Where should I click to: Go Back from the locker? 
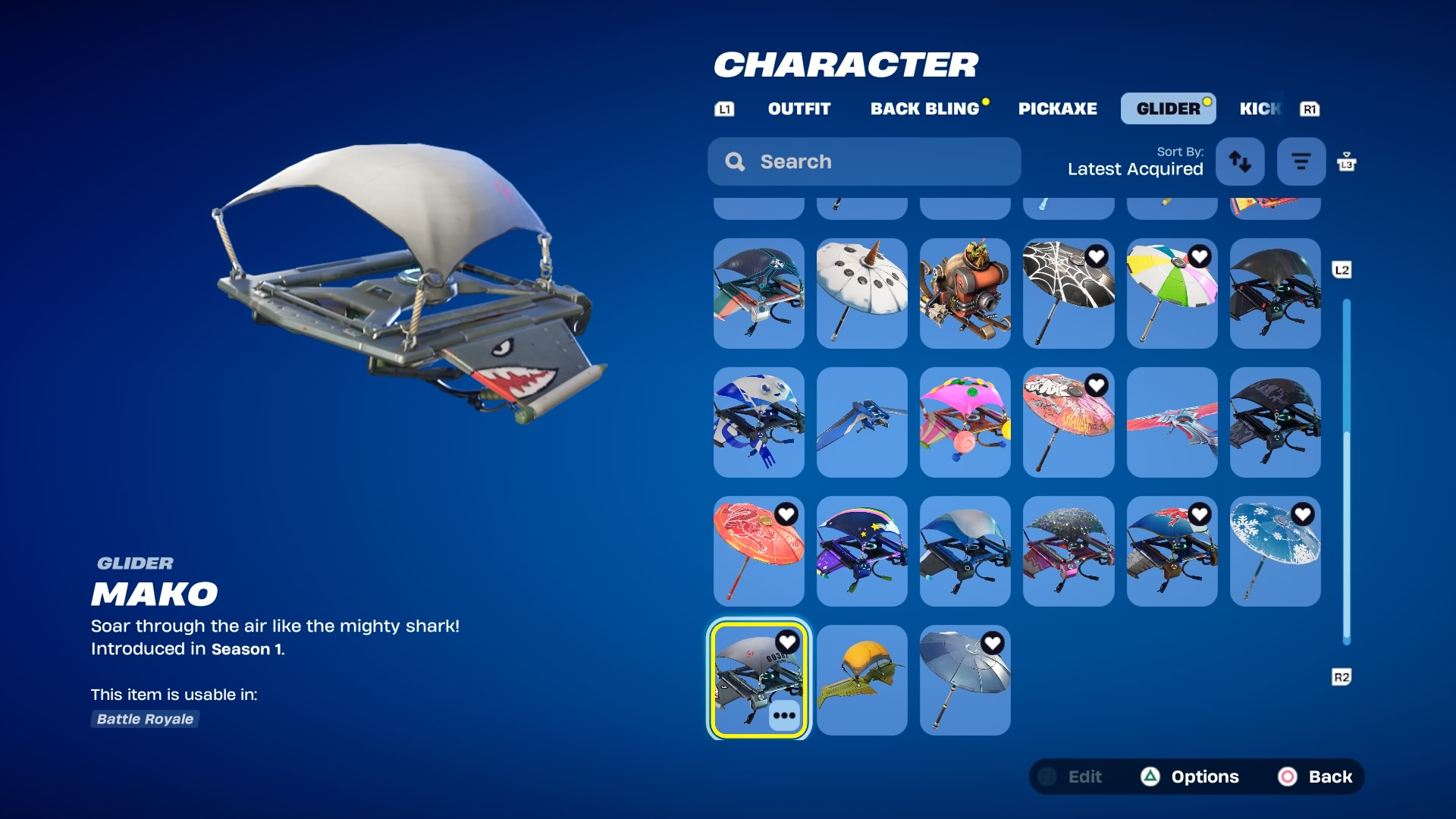(1316, 777)
